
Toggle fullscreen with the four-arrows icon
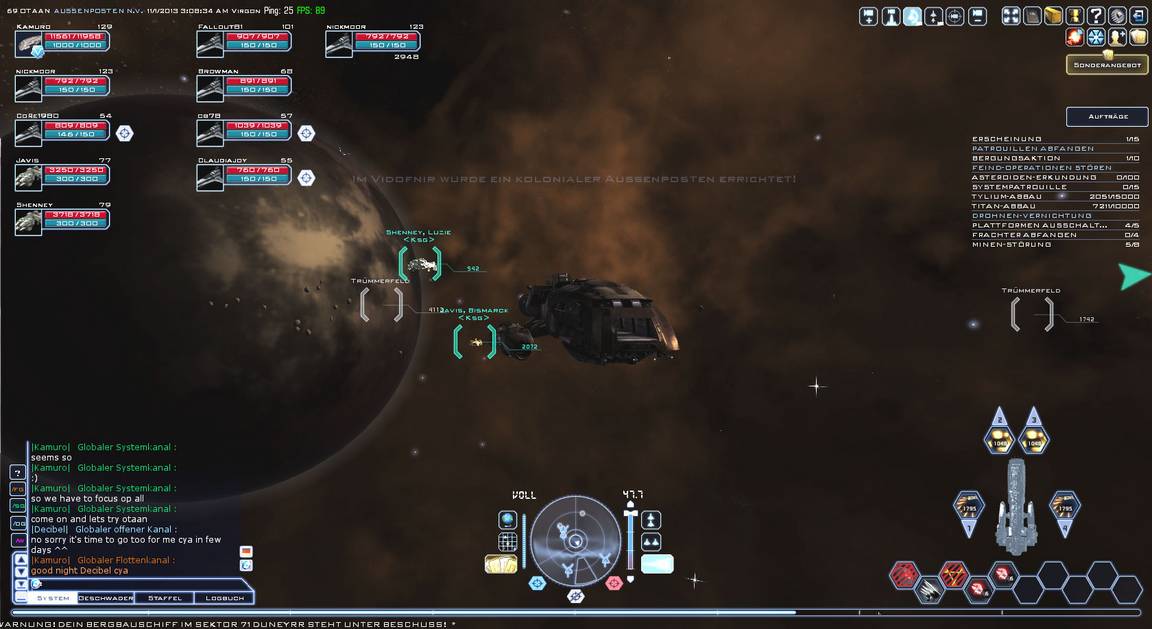(x=1011, y=16)
